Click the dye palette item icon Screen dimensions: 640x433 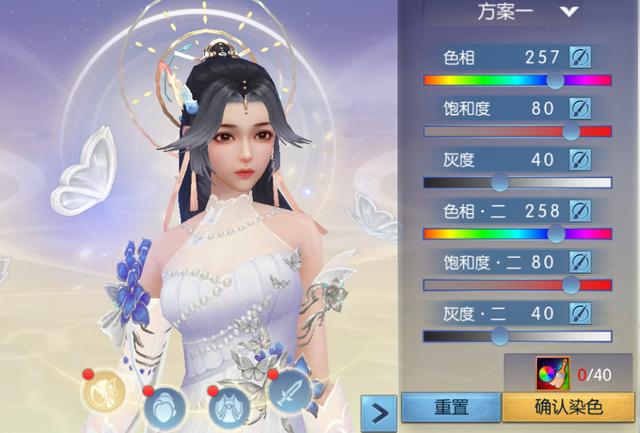pos(552,373)
